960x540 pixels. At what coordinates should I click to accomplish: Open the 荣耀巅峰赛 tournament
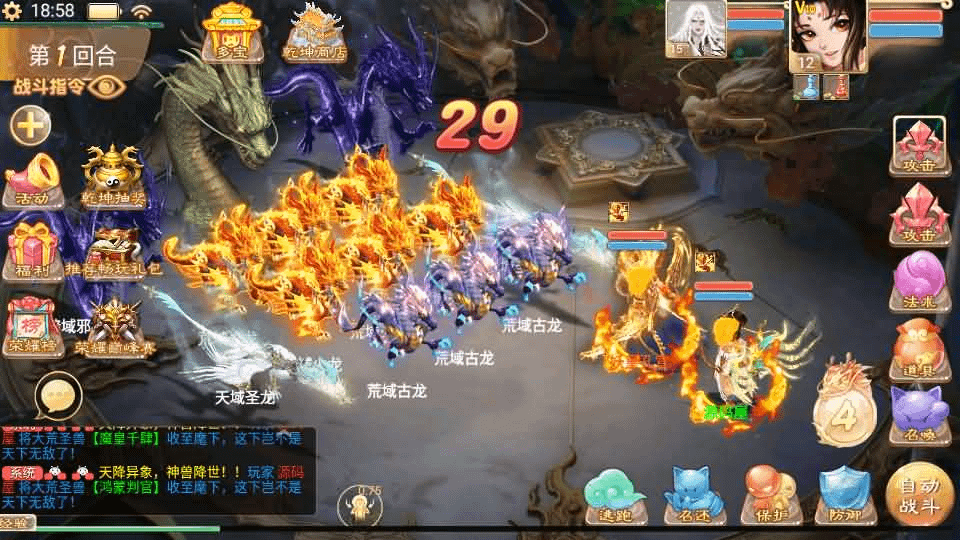pyautogui.click(x=114, y=327)
